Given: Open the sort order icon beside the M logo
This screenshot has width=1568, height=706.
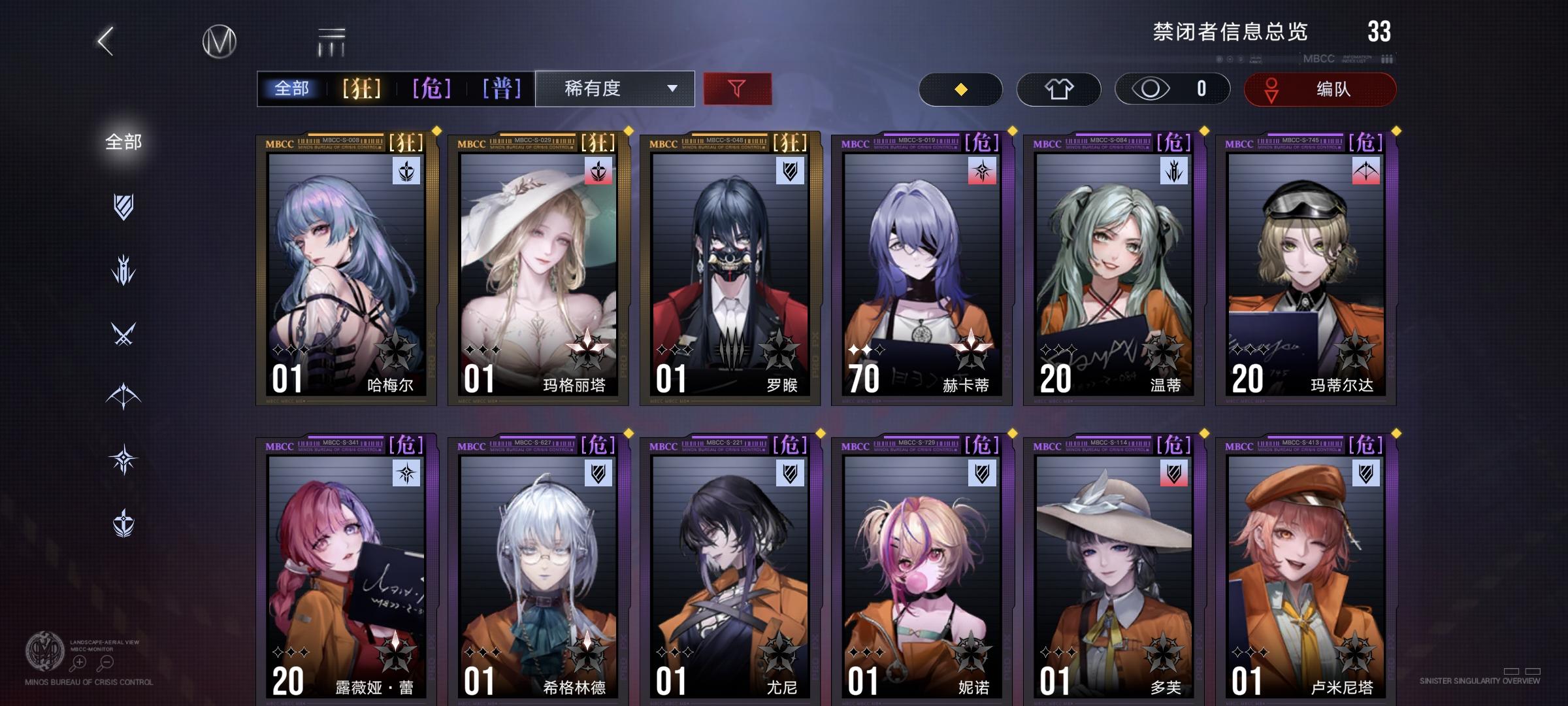Looking at the screenshot, I should (x=331, y=41).
